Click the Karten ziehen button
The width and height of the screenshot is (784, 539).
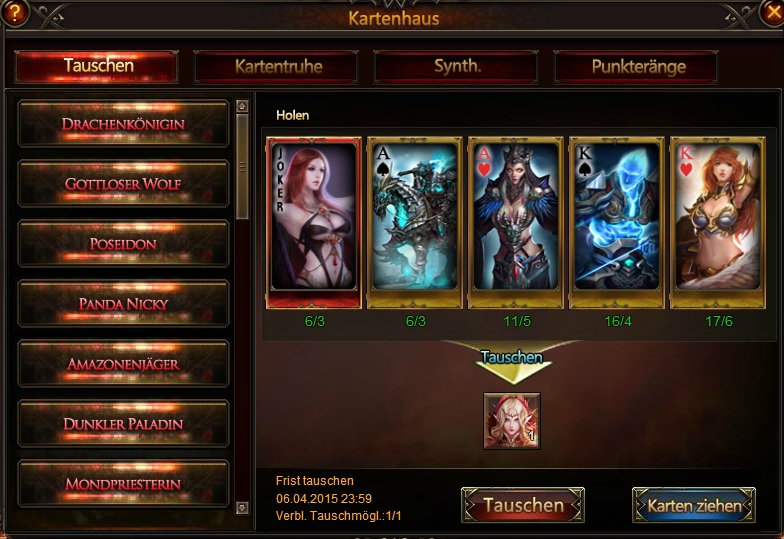point(694,506)
